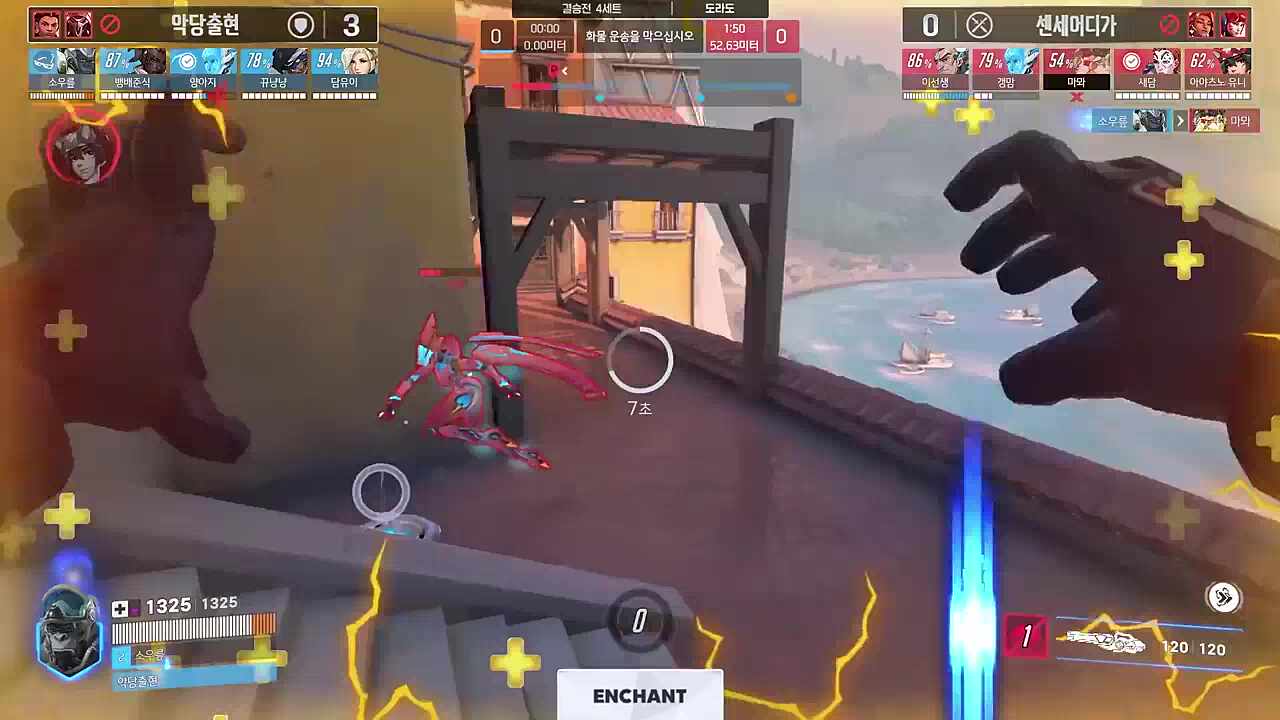Click the payload progress bar checkpoint diamond

(x=601, y=98)
